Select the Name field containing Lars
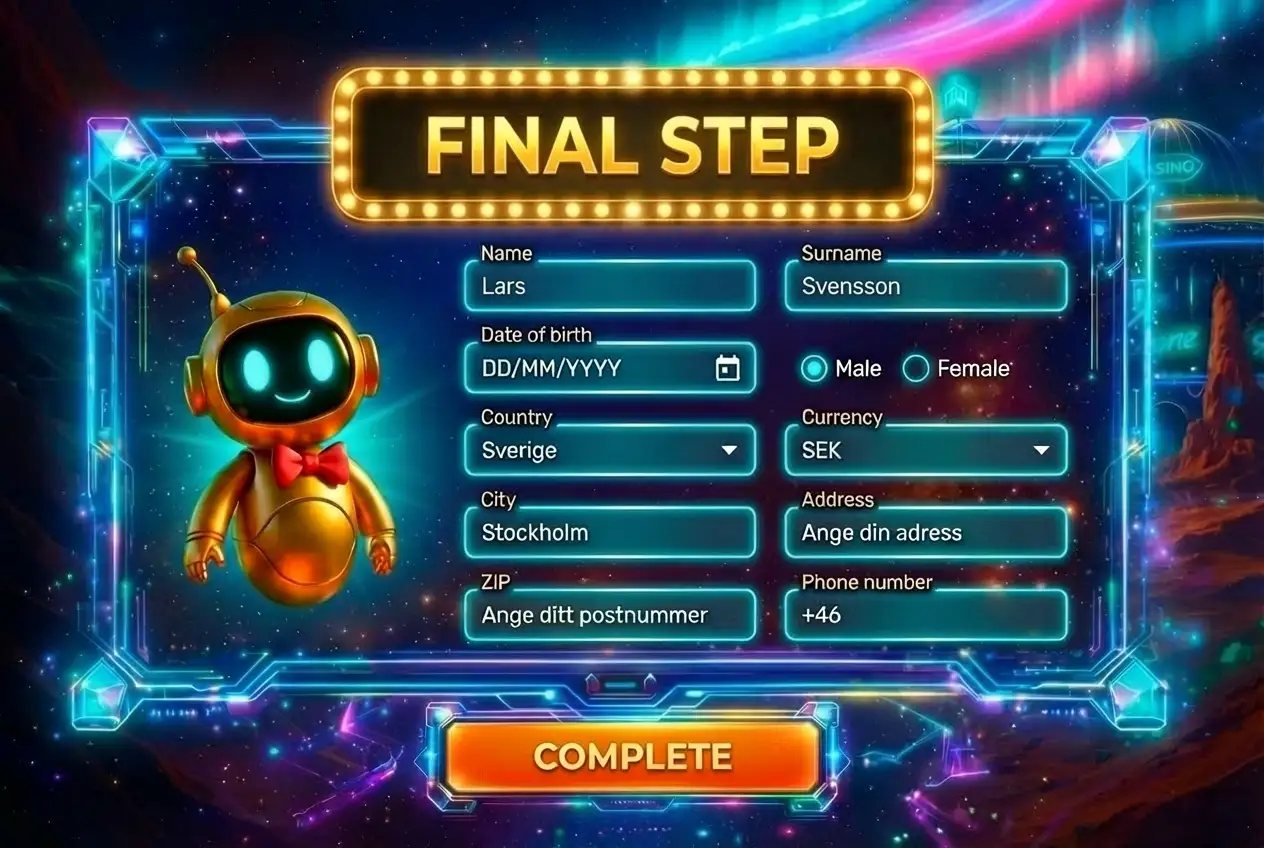The height and width of the screenshot is (848, 1264). (609, 287)
